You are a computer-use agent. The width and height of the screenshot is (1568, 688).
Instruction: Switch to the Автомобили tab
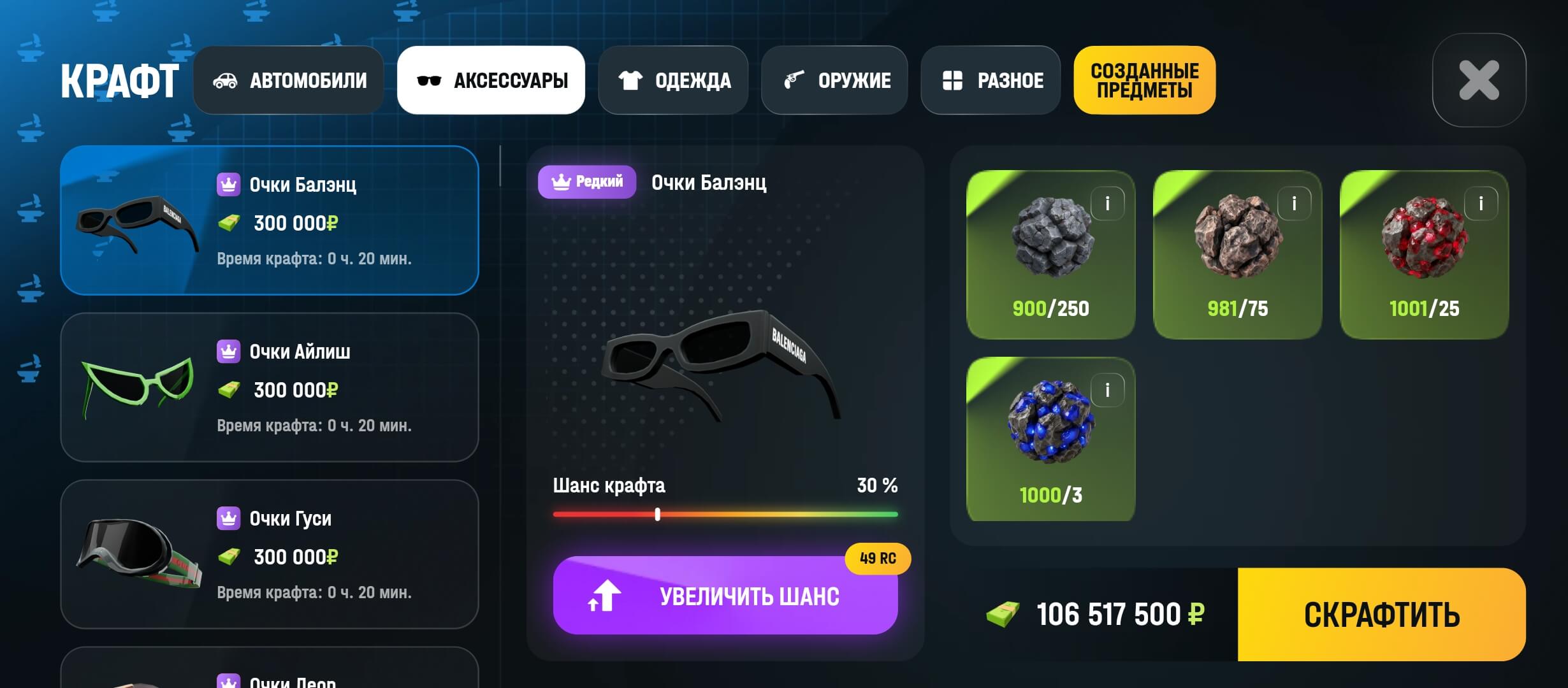[x=289, y=80]
